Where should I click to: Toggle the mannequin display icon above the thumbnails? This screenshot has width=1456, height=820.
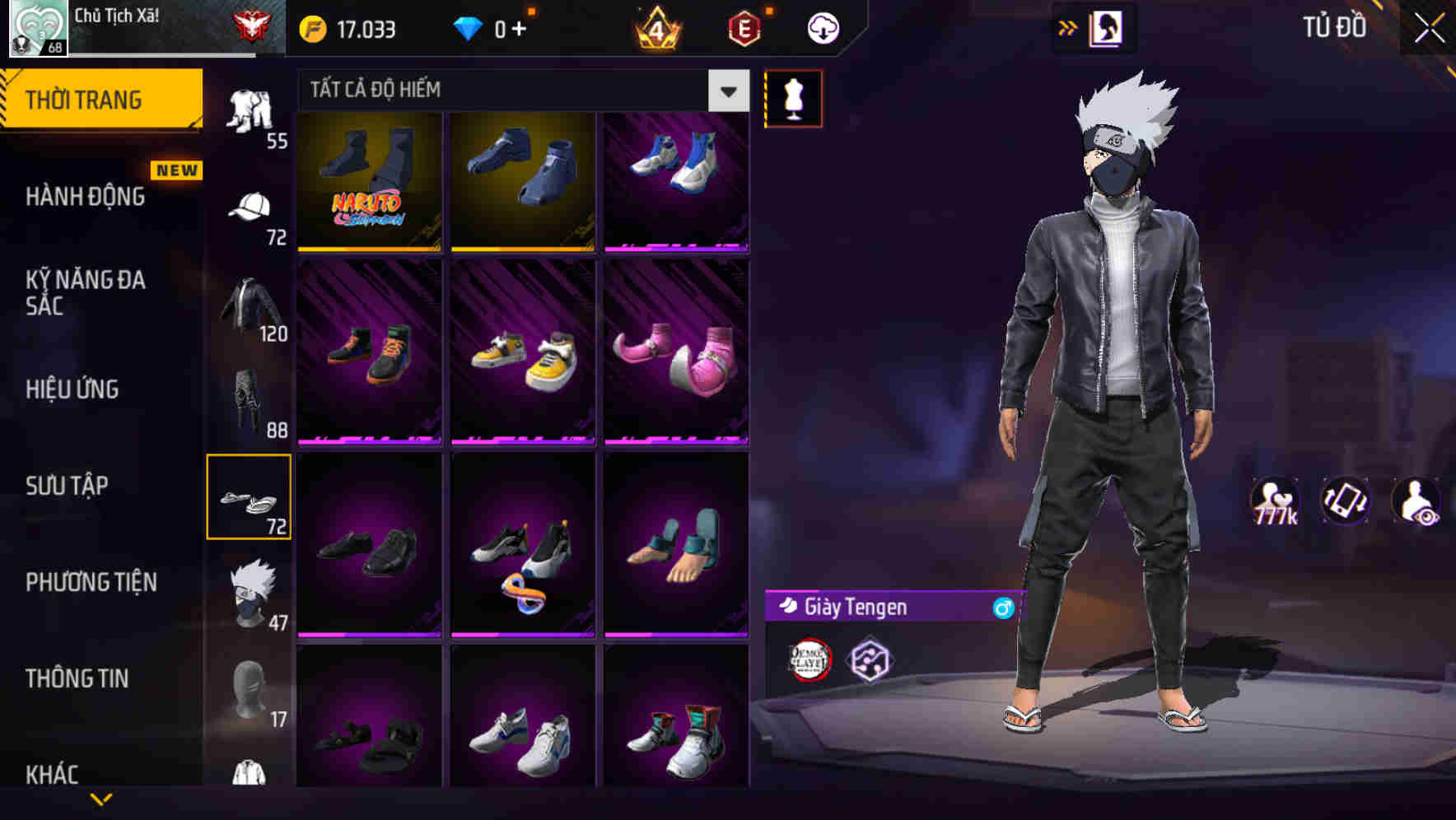click(793, 98)
